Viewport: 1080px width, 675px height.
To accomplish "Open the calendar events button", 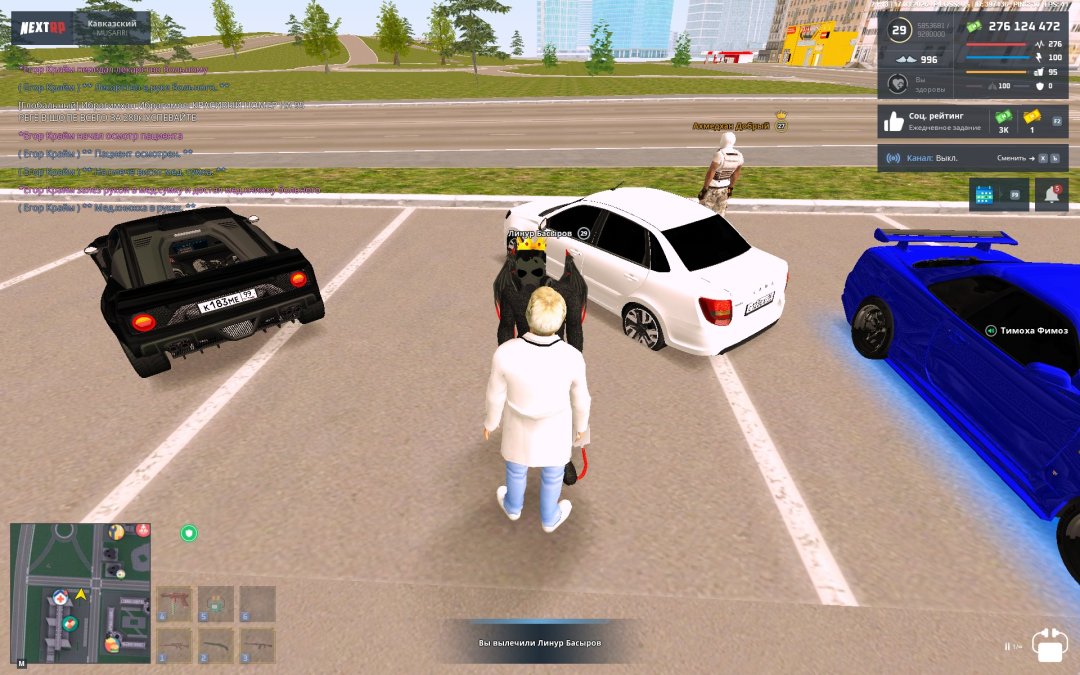I will [985, 195].
